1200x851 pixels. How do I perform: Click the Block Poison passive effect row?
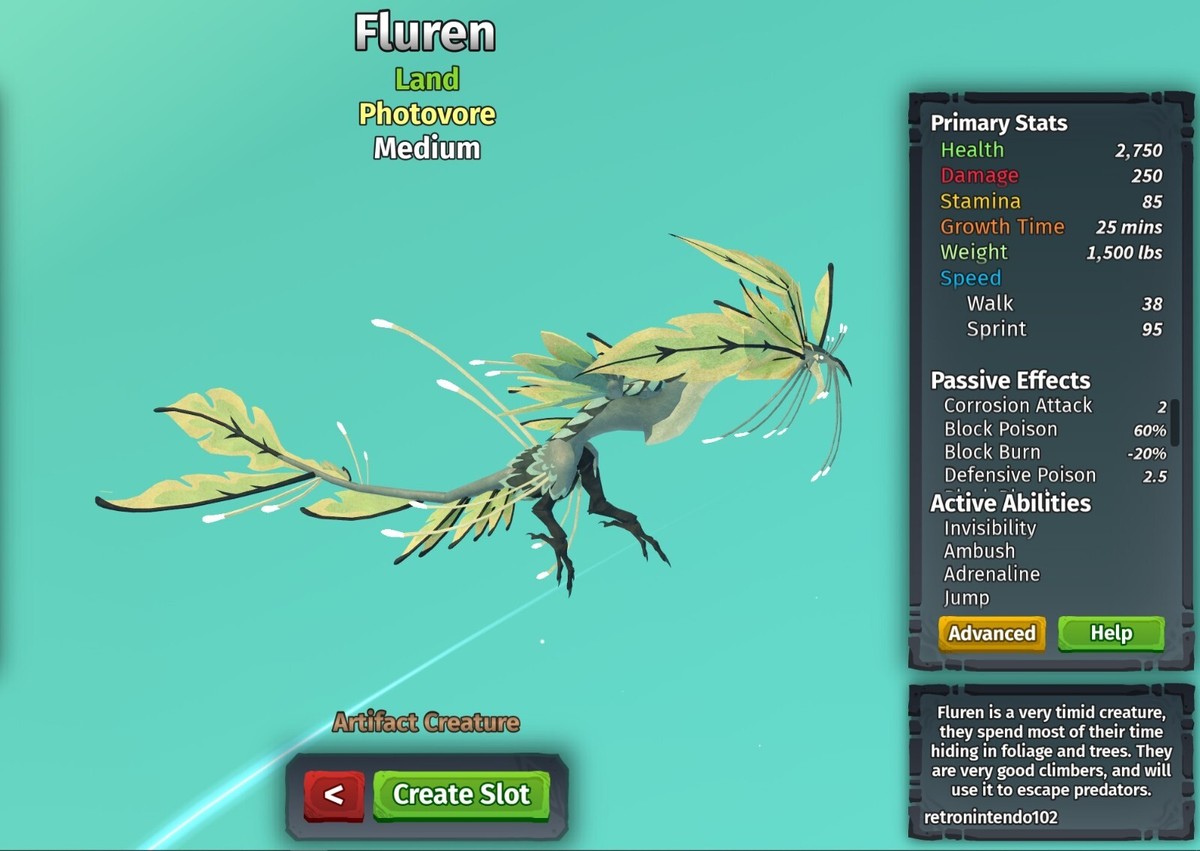click(1000, 429)
